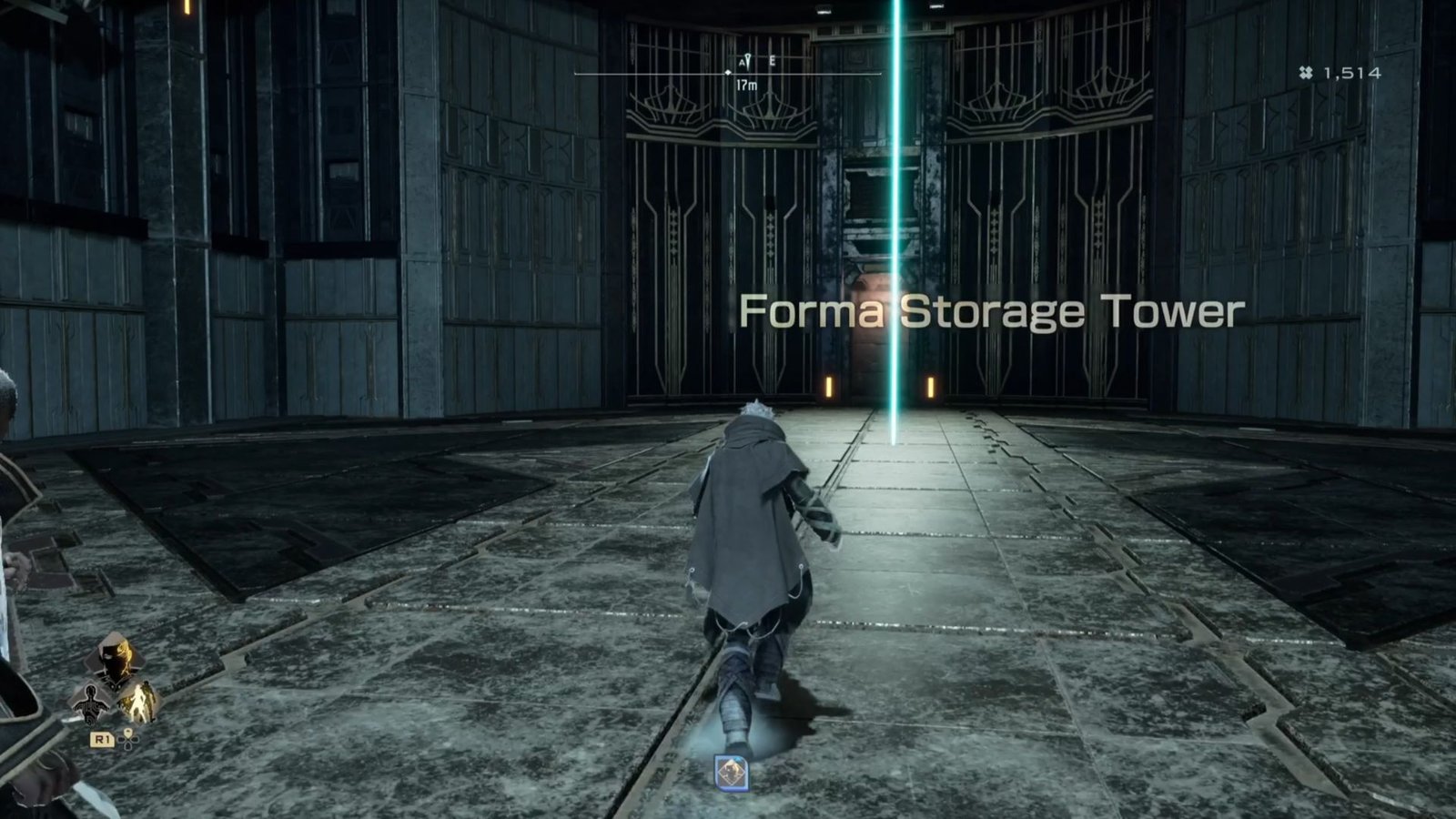Toggle the right orange door indicator light
Image resolution: width=1456 pixels, height=819 pixels.
tap(930, 387)
